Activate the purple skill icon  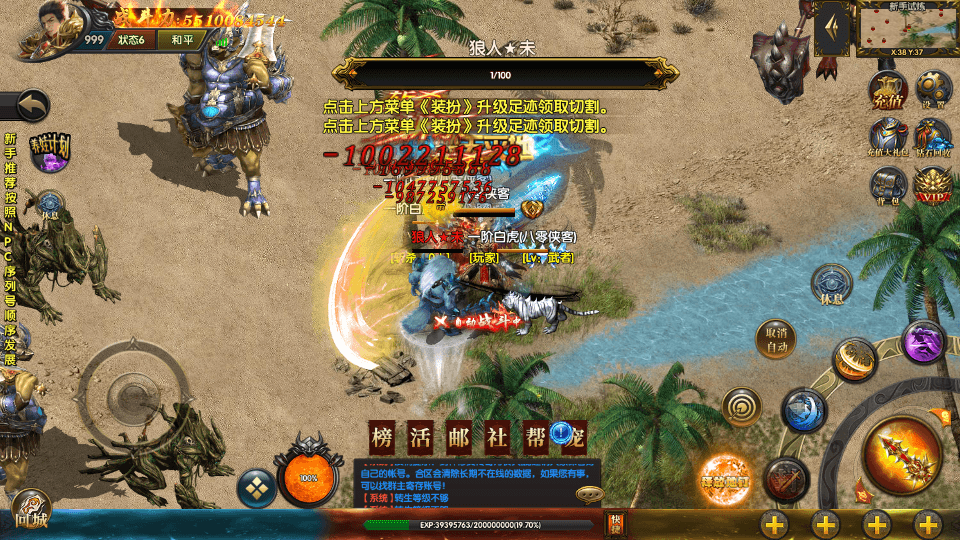[x=924, y=342]
